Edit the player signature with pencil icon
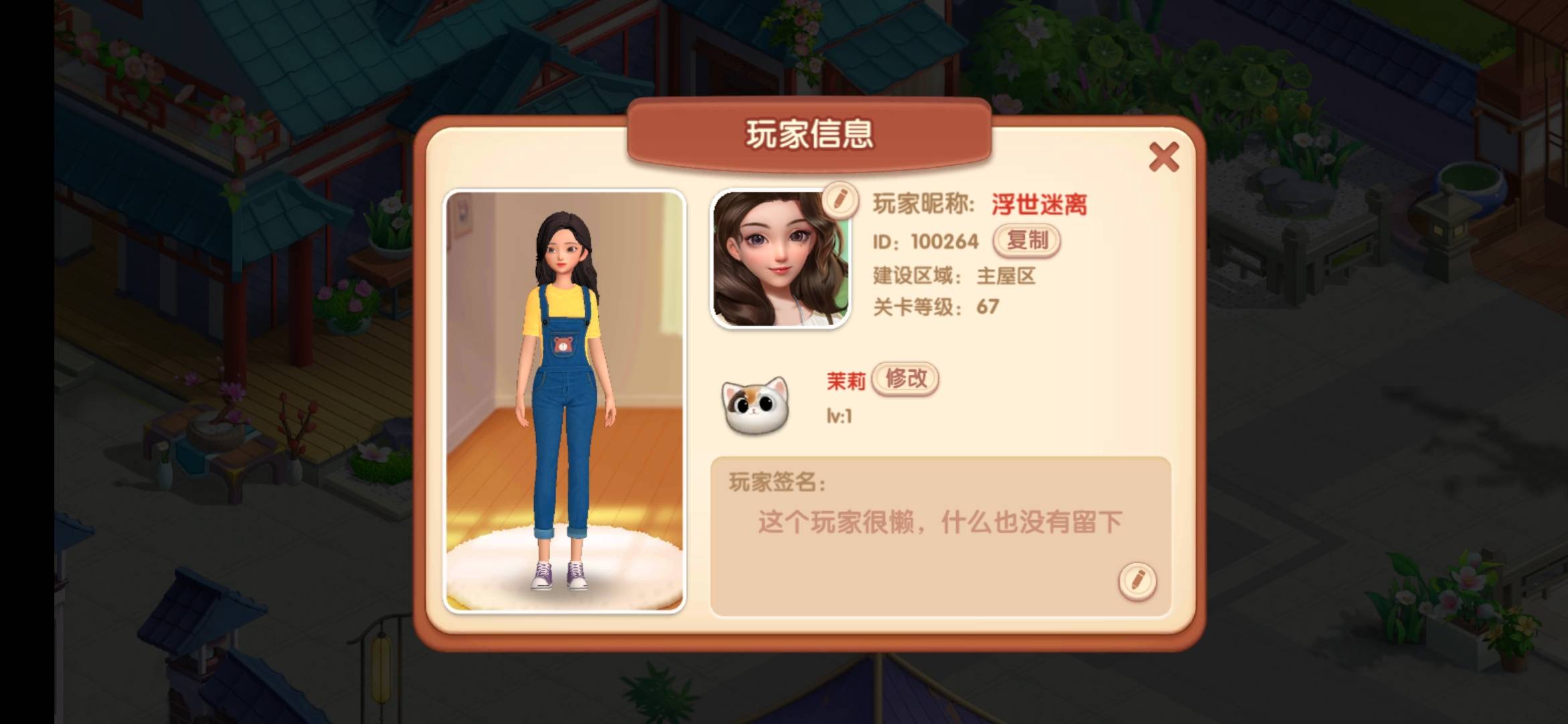Viewport: 1568px width, 724px height. 1137,581
